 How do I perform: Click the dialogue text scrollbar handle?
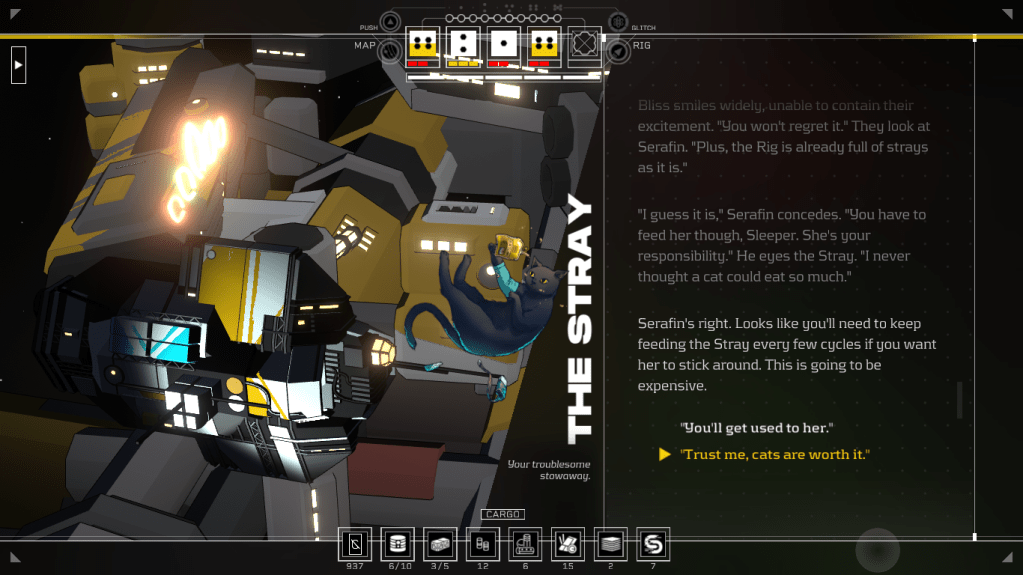tap(960, 400)
